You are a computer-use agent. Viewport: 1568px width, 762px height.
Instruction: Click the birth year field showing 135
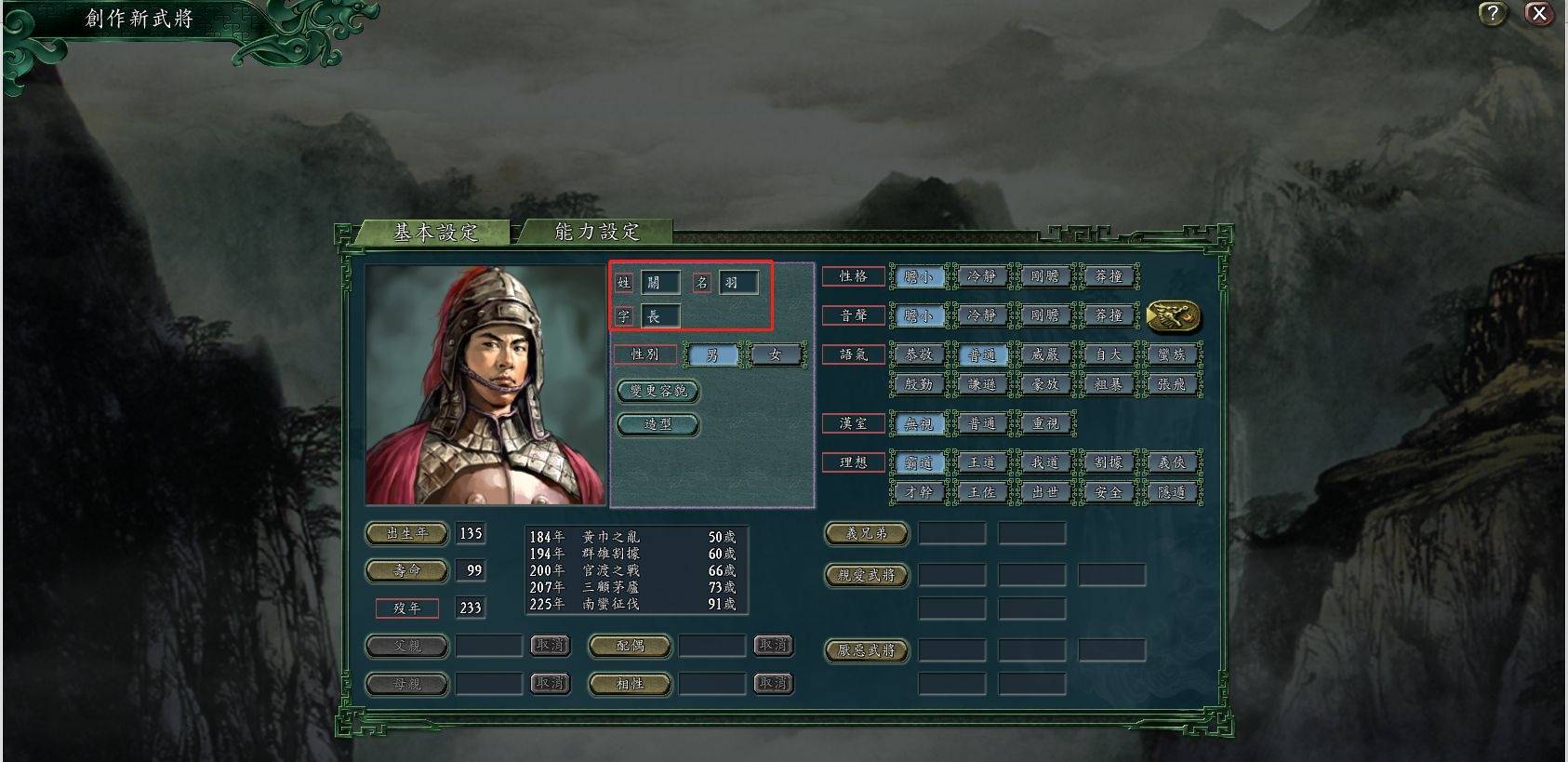(472, 533)
